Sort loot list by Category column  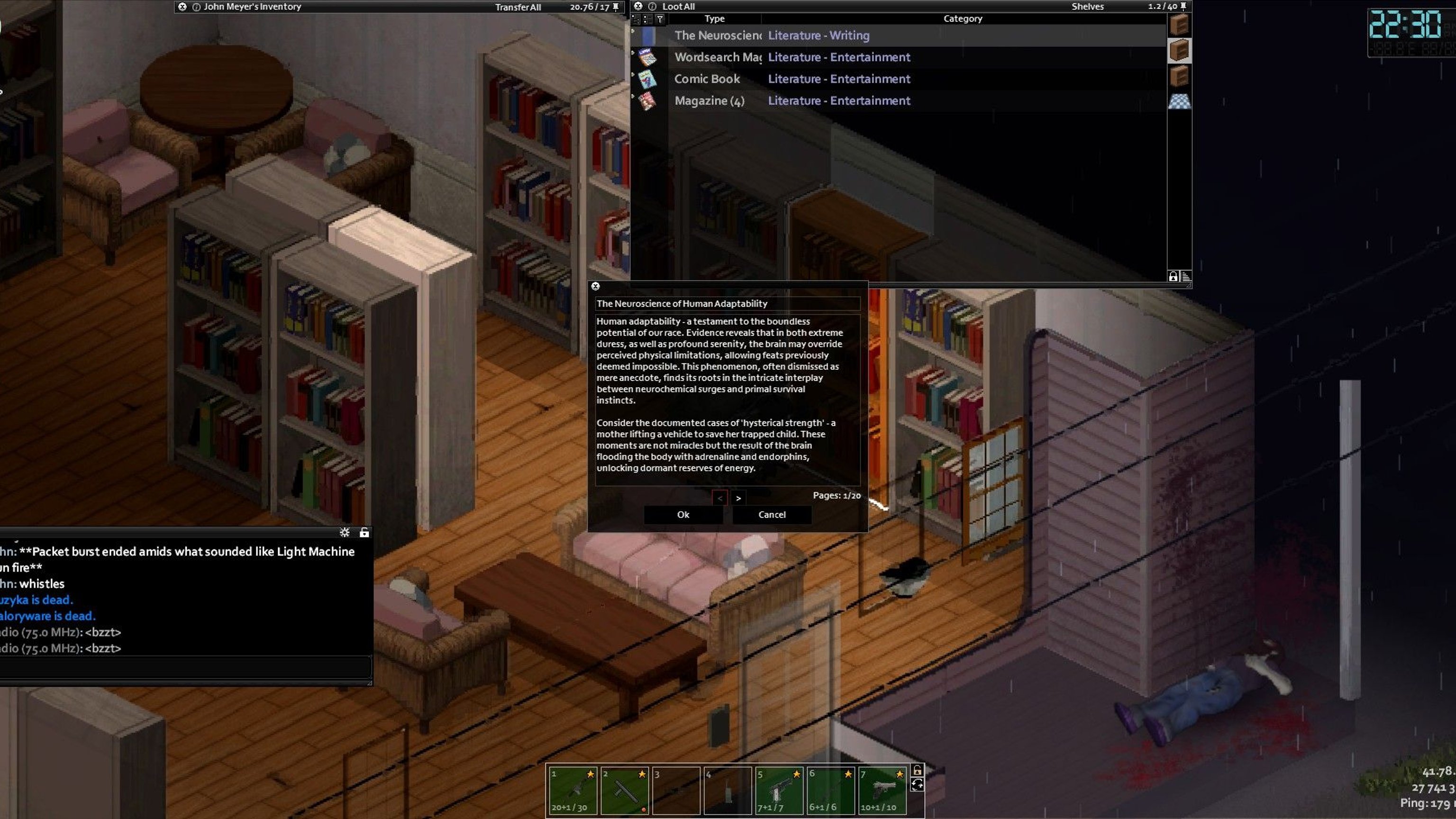tap(963, 18)
